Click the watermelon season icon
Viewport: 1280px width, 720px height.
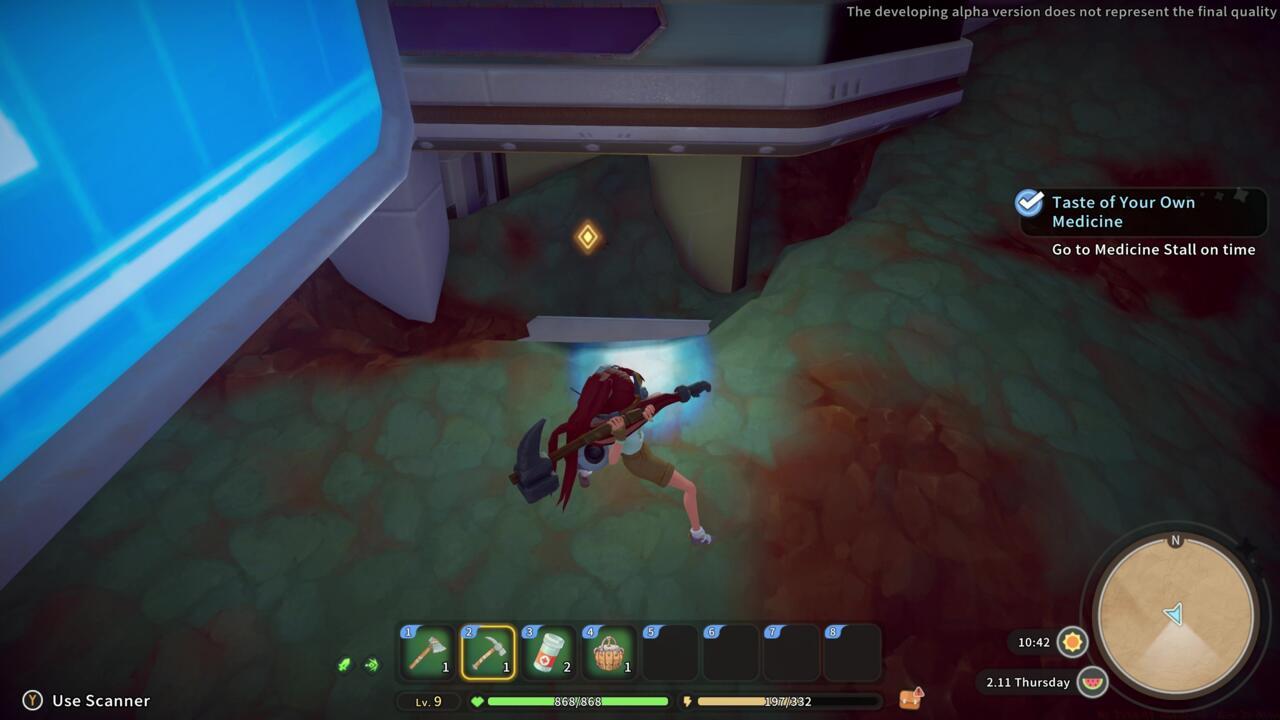coord(1092,682)
